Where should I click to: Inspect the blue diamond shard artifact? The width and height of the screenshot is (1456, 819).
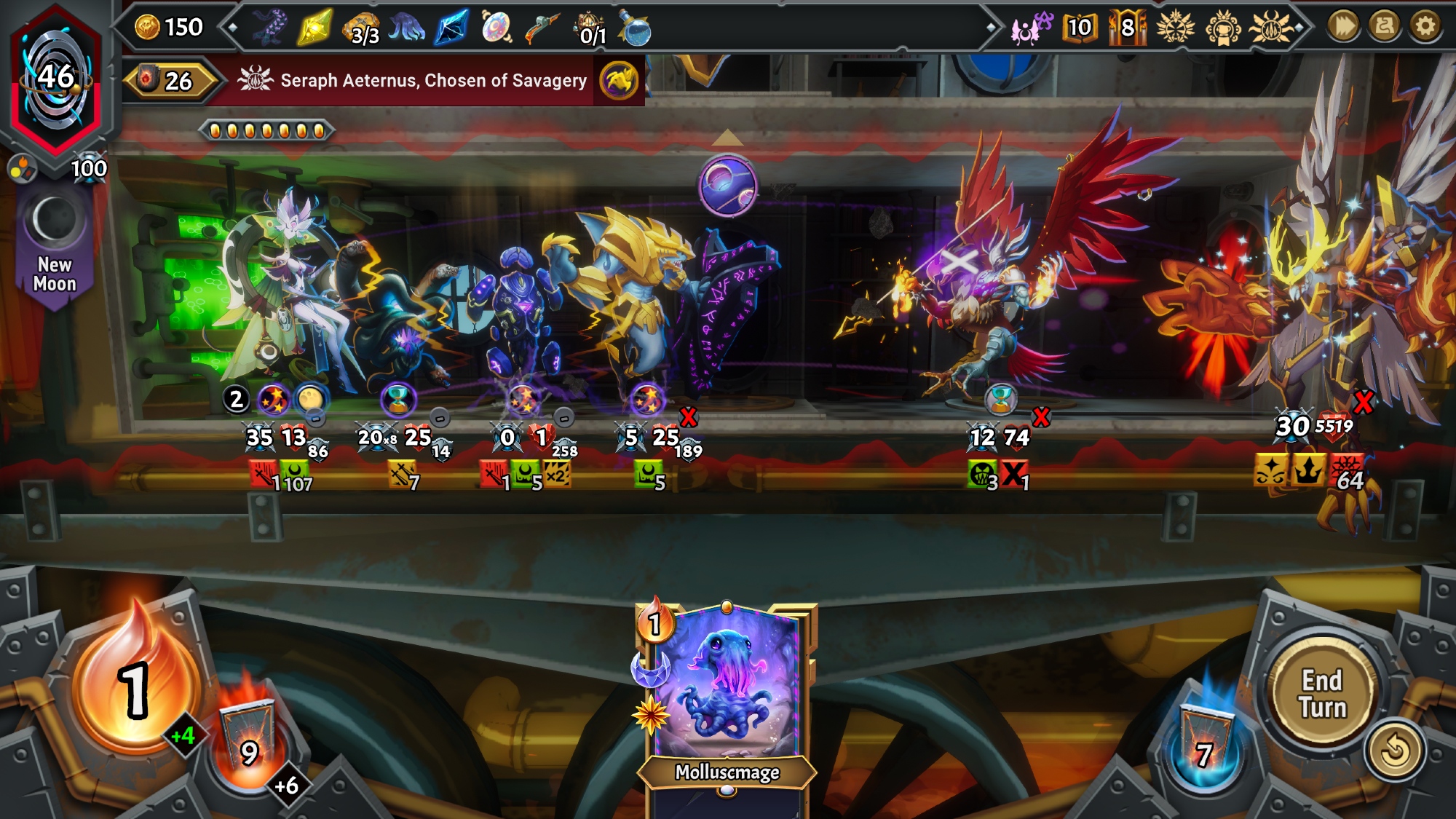coord(451,28)
